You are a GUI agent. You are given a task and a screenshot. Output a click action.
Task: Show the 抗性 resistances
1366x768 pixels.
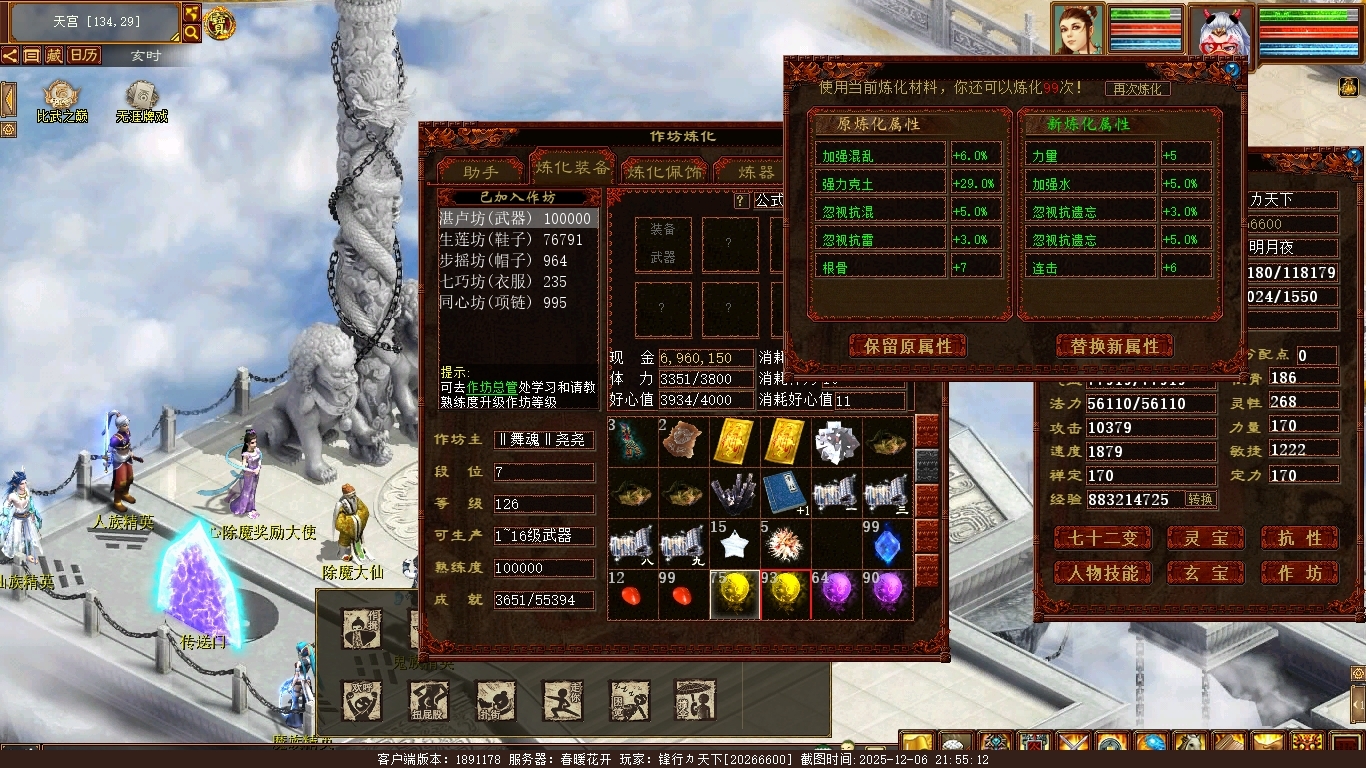[1299, 538]
